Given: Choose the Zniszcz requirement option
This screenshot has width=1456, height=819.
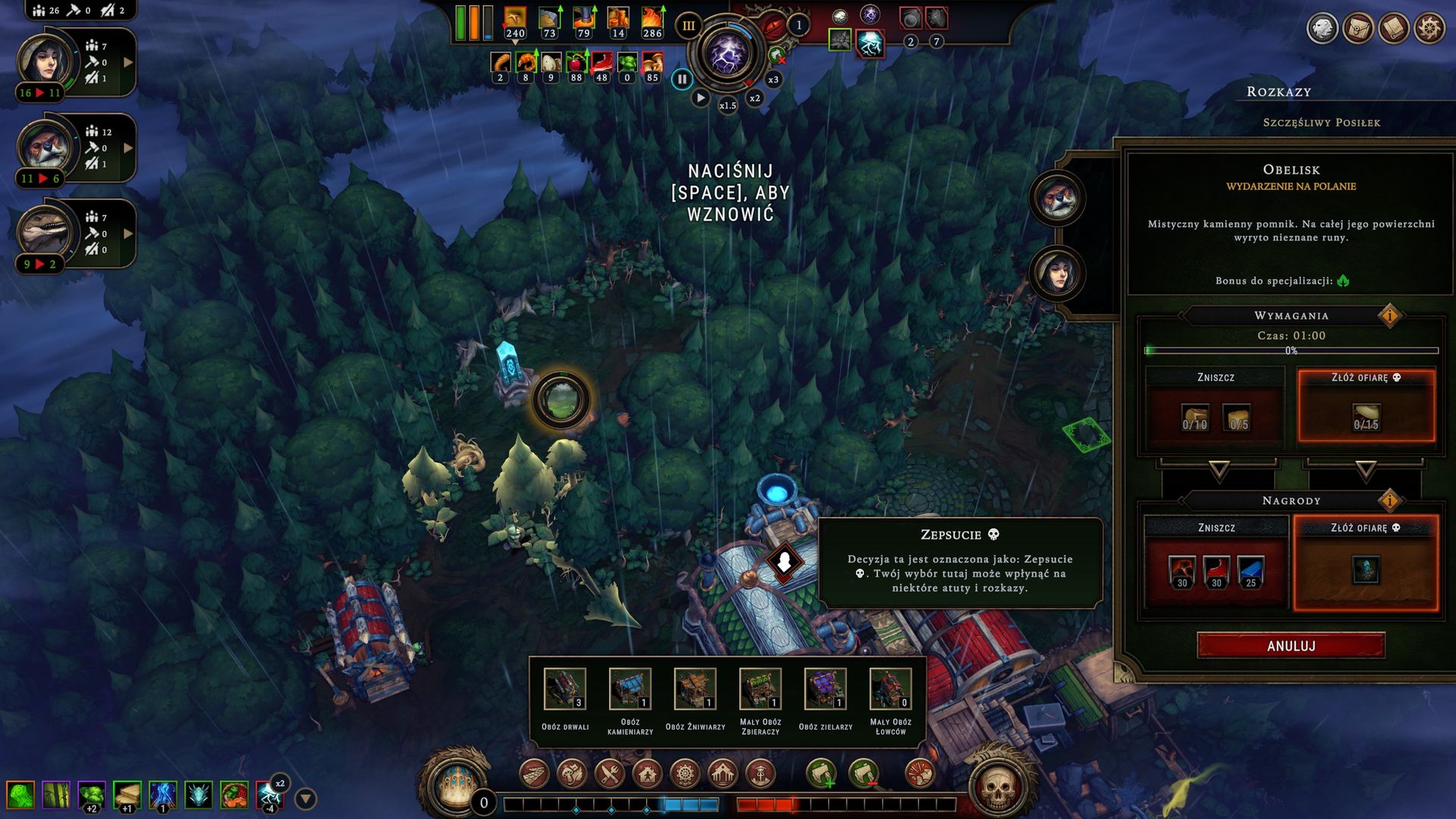Looking at the screenshot, I should pos(1215,408).
